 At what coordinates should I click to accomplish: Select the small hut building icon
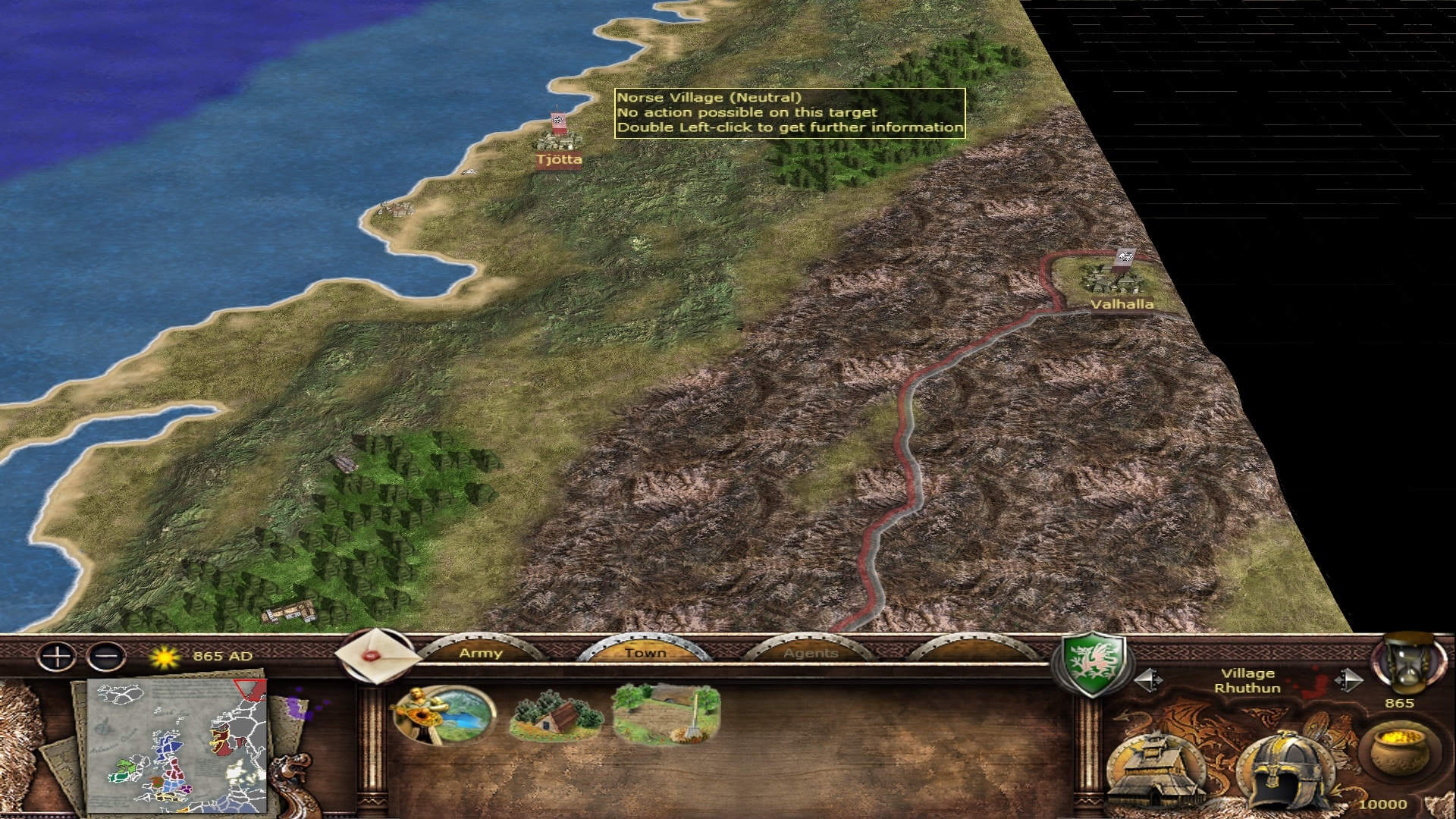(556, 715)
